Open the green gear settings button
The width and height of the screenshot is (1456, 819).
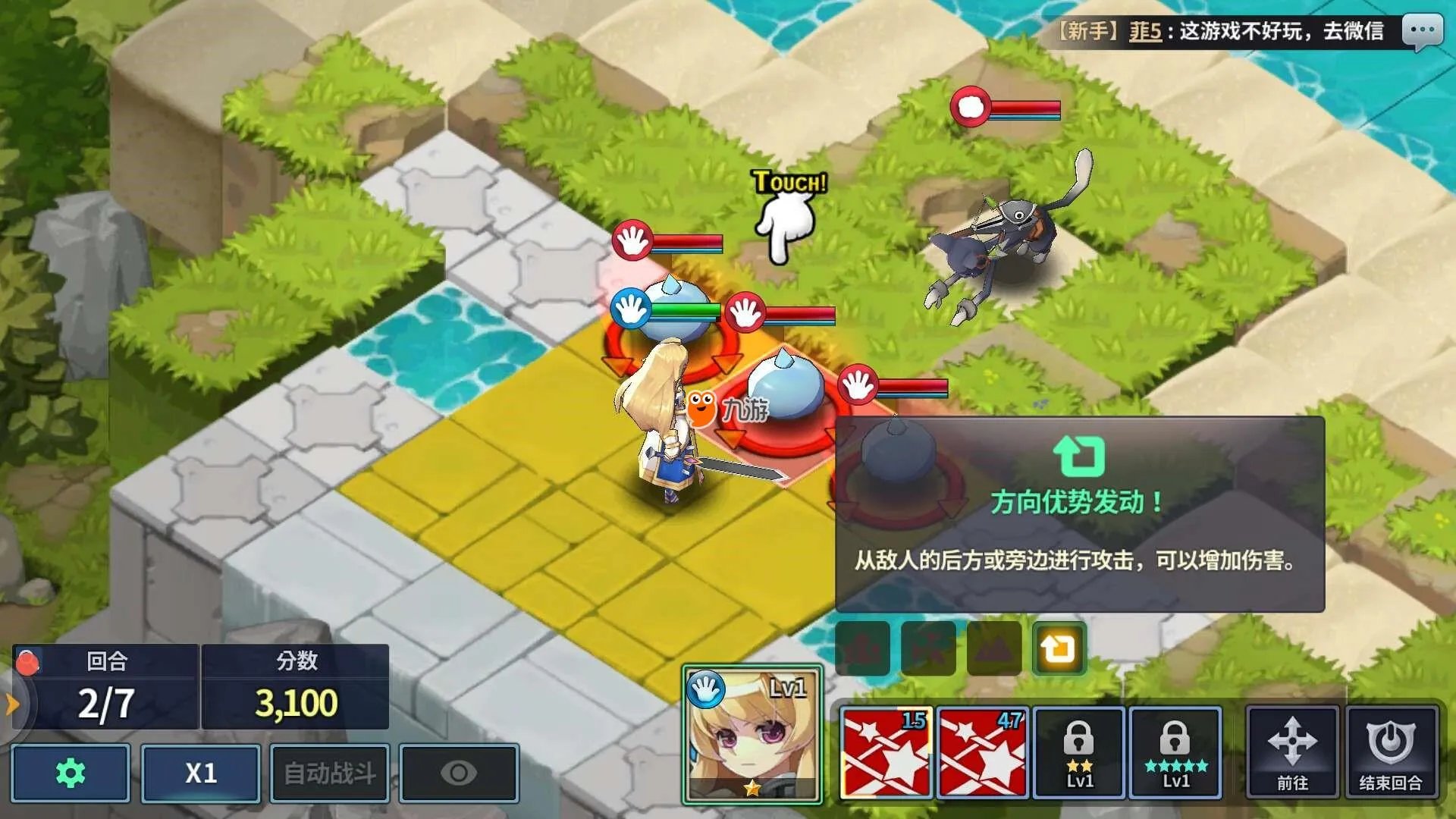pyautogui.click(x=71, y=773)
